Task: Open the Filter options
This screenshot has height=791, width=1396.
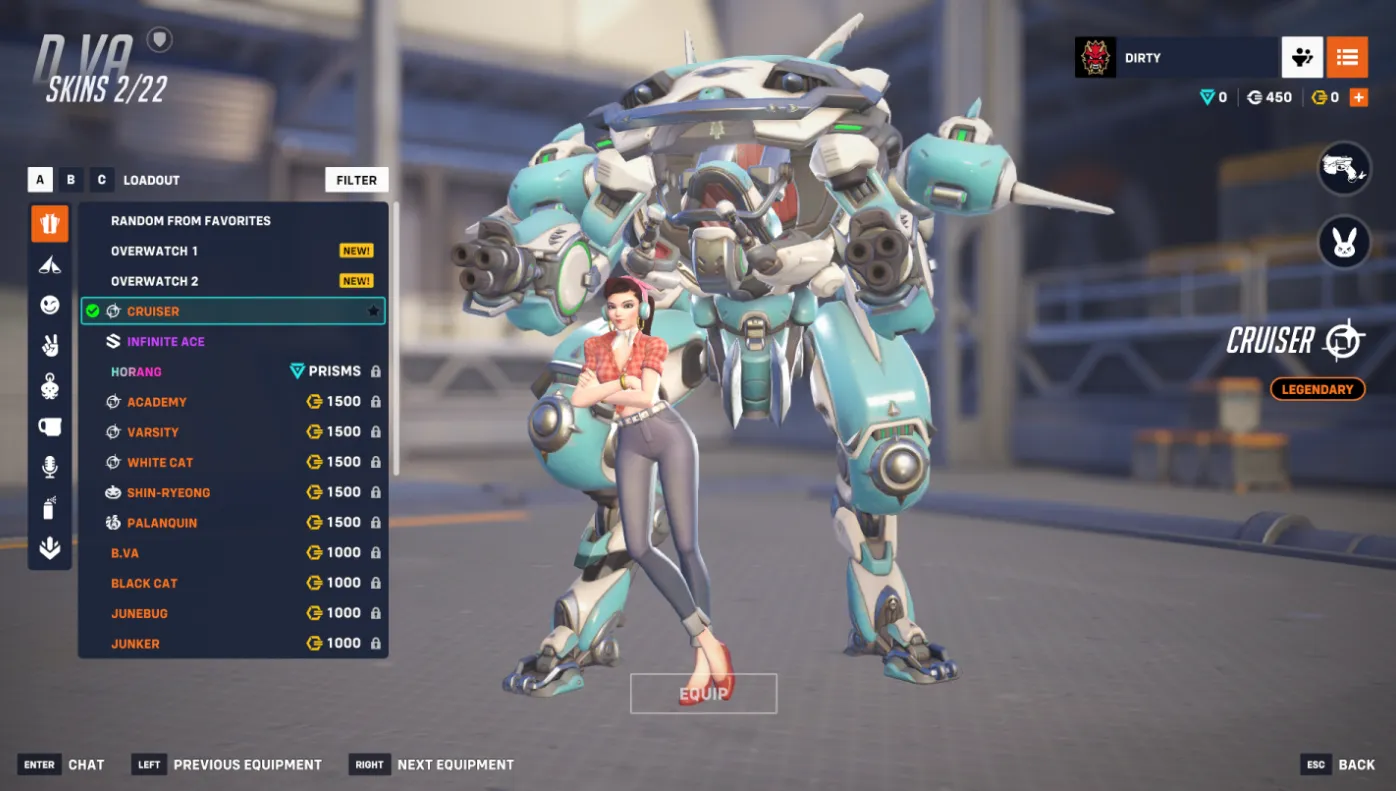Action: click(x=356, y=179)
